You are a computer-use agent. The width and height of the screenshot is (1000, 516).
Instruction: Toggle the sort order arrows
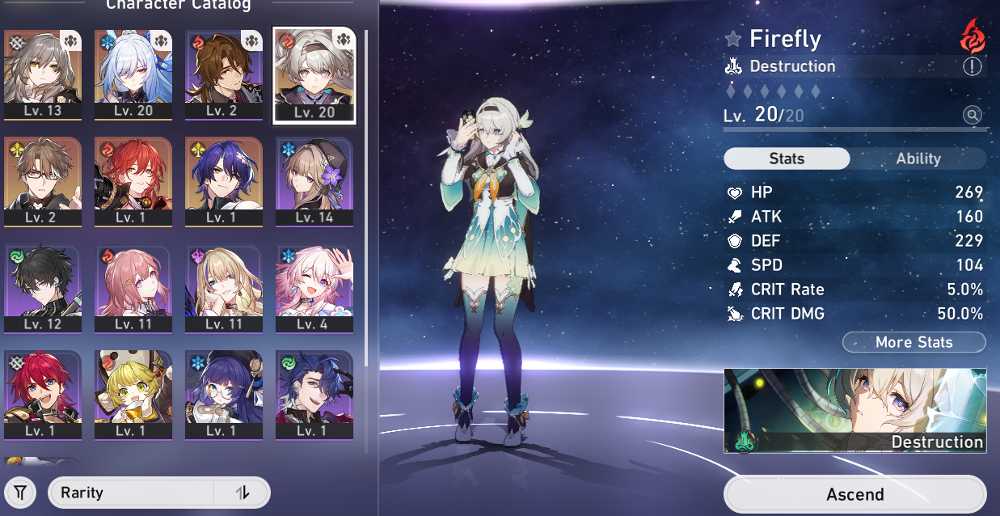[x=242, y=493]
